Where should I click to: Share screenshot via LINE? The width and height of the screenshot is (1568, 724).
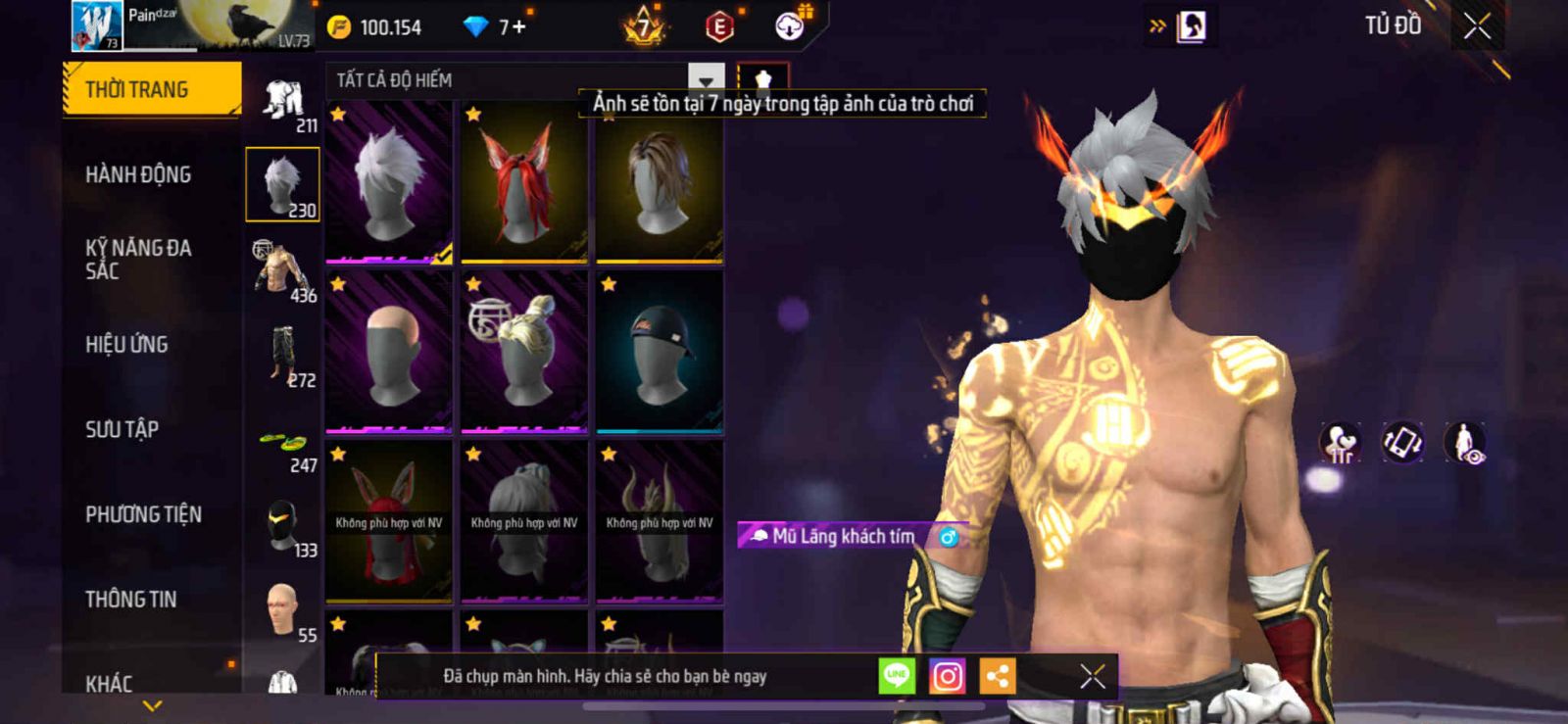[x=897, y=676]
